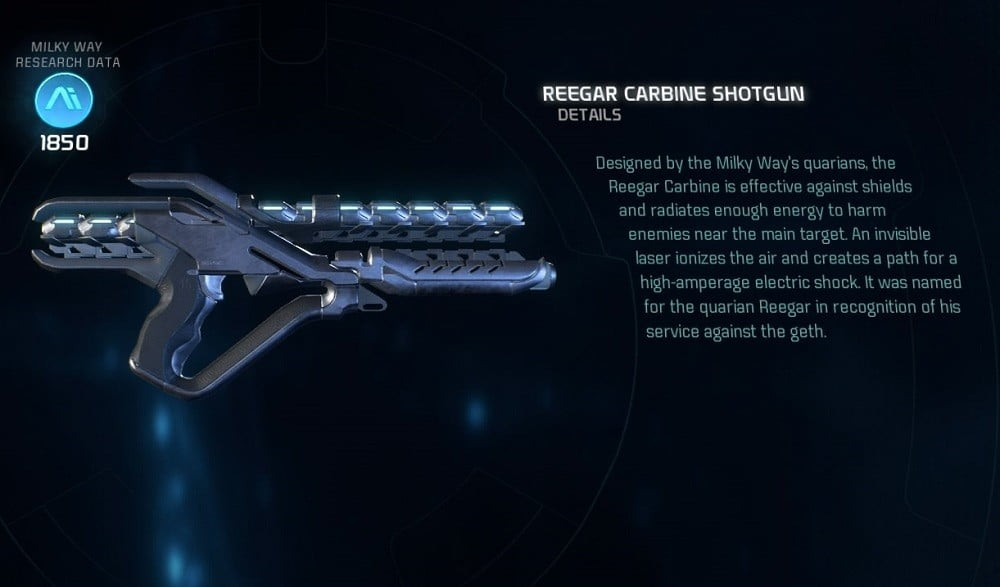
Task: Select the Details heading under Reegar Carbine
Action: pos(590,115)
